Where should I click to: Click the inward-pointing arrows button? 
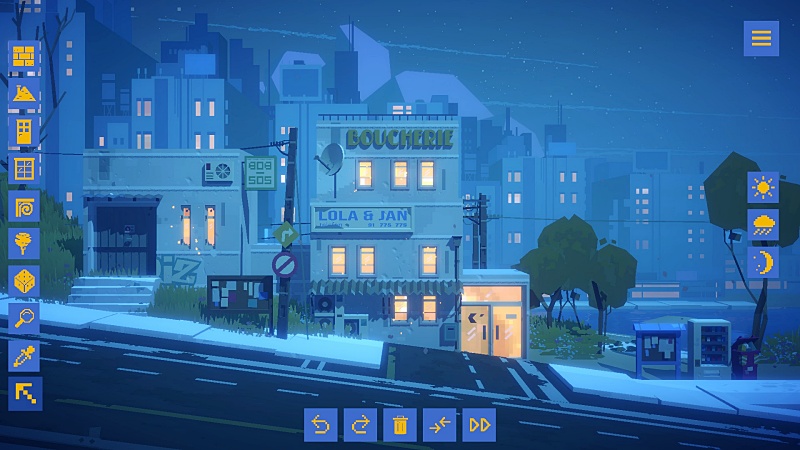[x=440, y=425]
